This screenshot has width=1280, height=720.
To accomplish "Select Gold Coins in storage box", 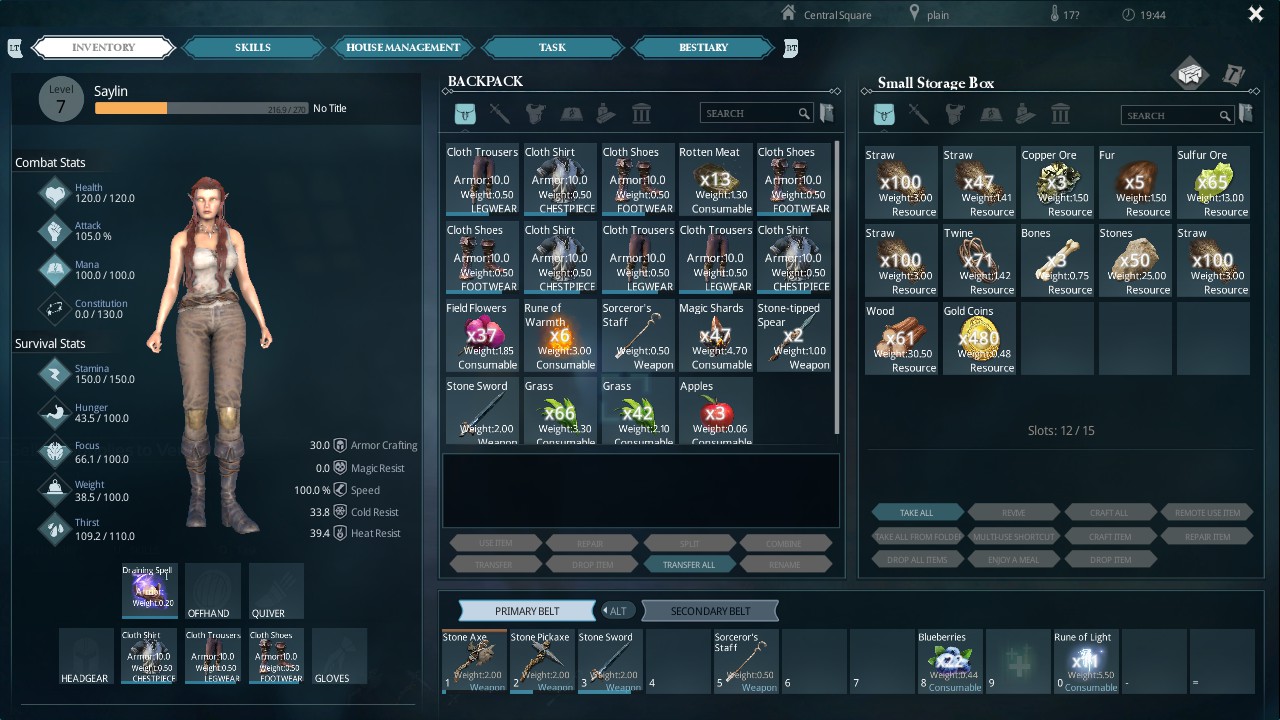I will 979,339.
